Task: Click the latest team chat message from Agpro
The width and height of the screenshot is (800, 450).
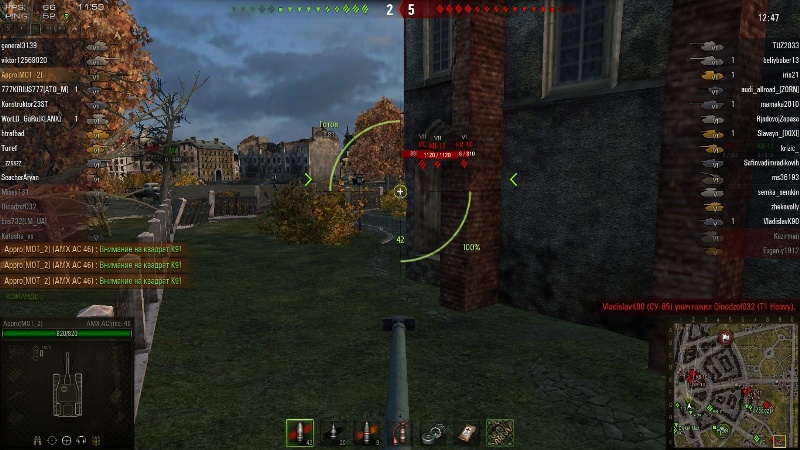Action: tap(92, 281)
